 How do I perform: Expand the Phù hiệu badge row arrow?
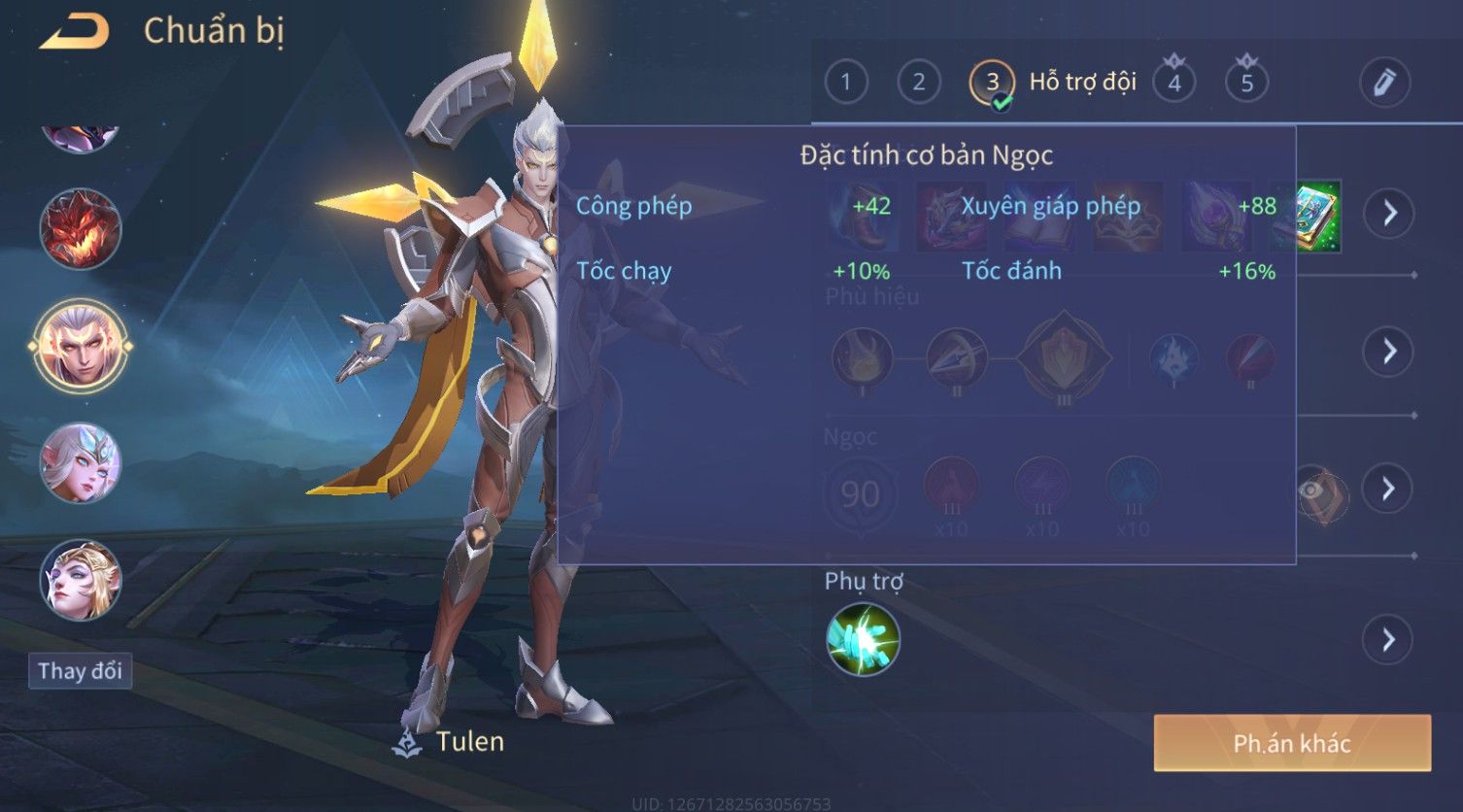(x=1387, y=351)
